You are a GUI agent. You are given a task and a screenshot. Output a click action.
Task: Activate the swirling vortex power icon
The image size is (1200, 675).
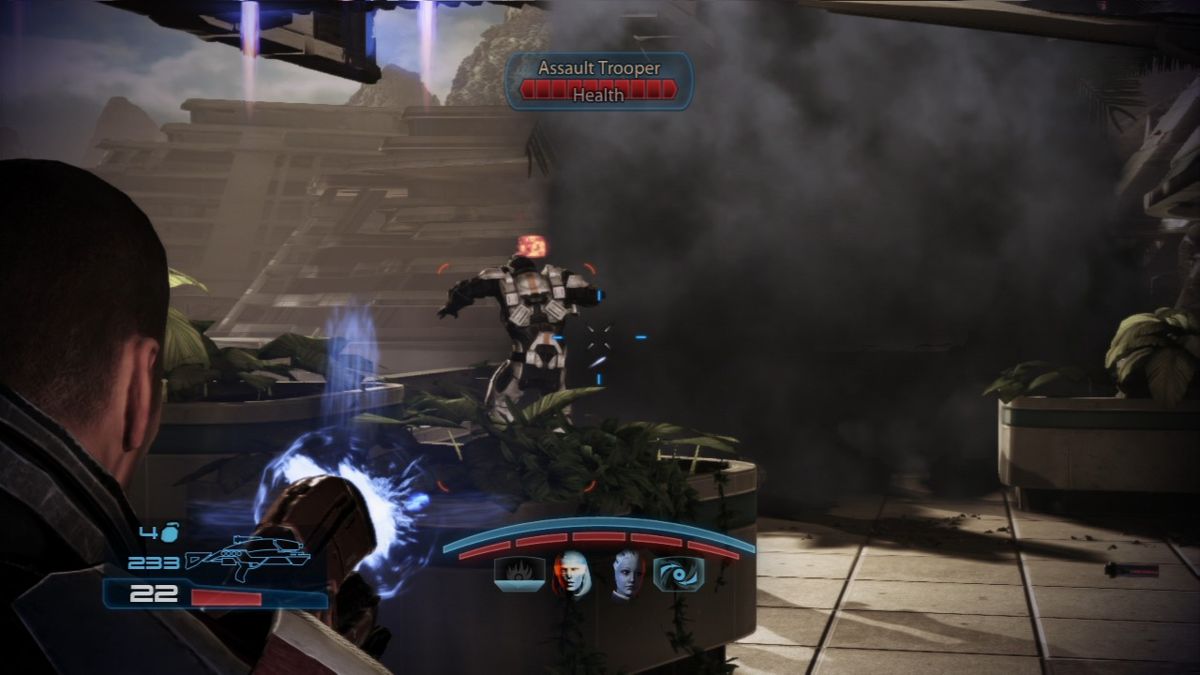pos(677,574)
